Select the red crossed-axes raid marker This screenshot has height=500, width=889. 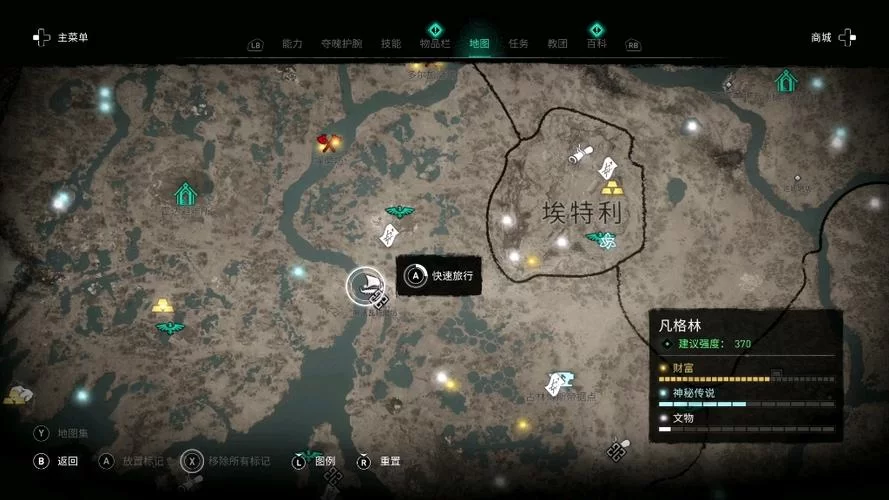327,142
